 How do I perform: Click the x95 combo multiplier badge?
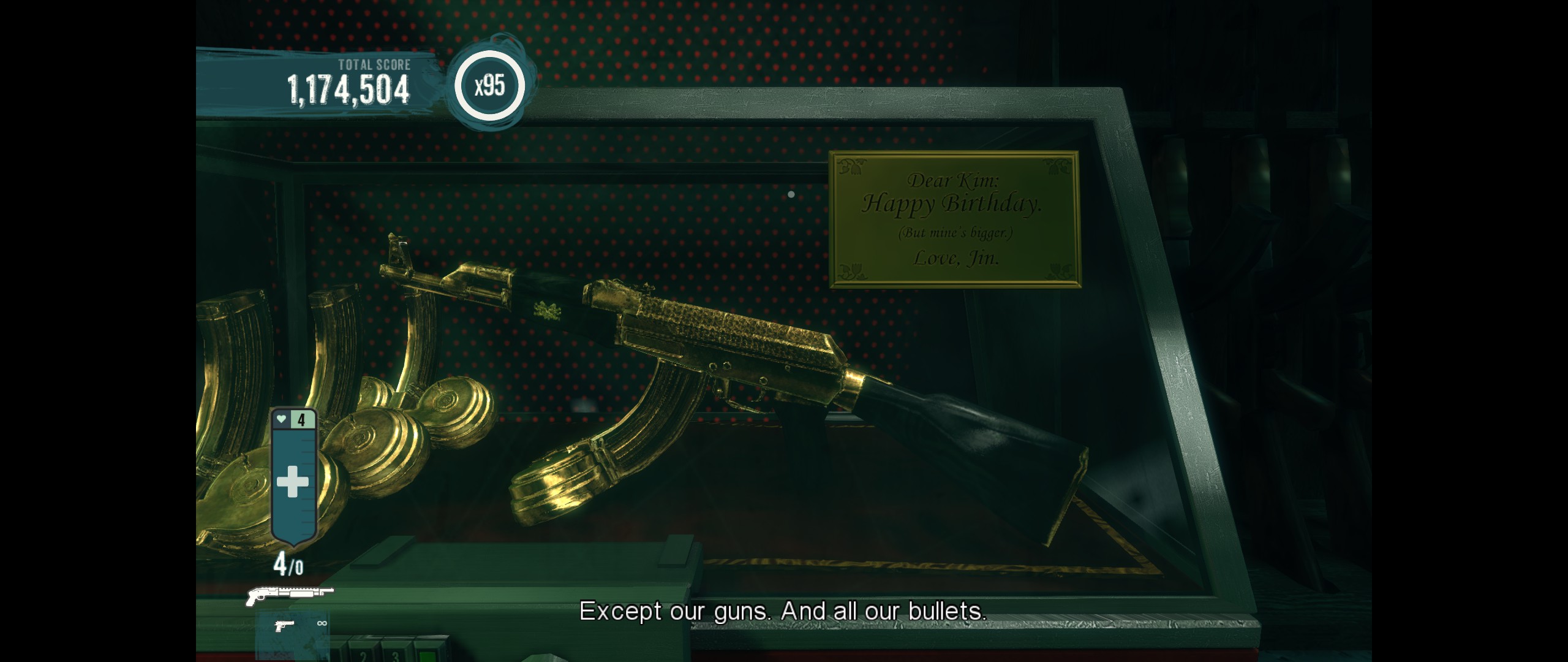(x=489, y=86)
